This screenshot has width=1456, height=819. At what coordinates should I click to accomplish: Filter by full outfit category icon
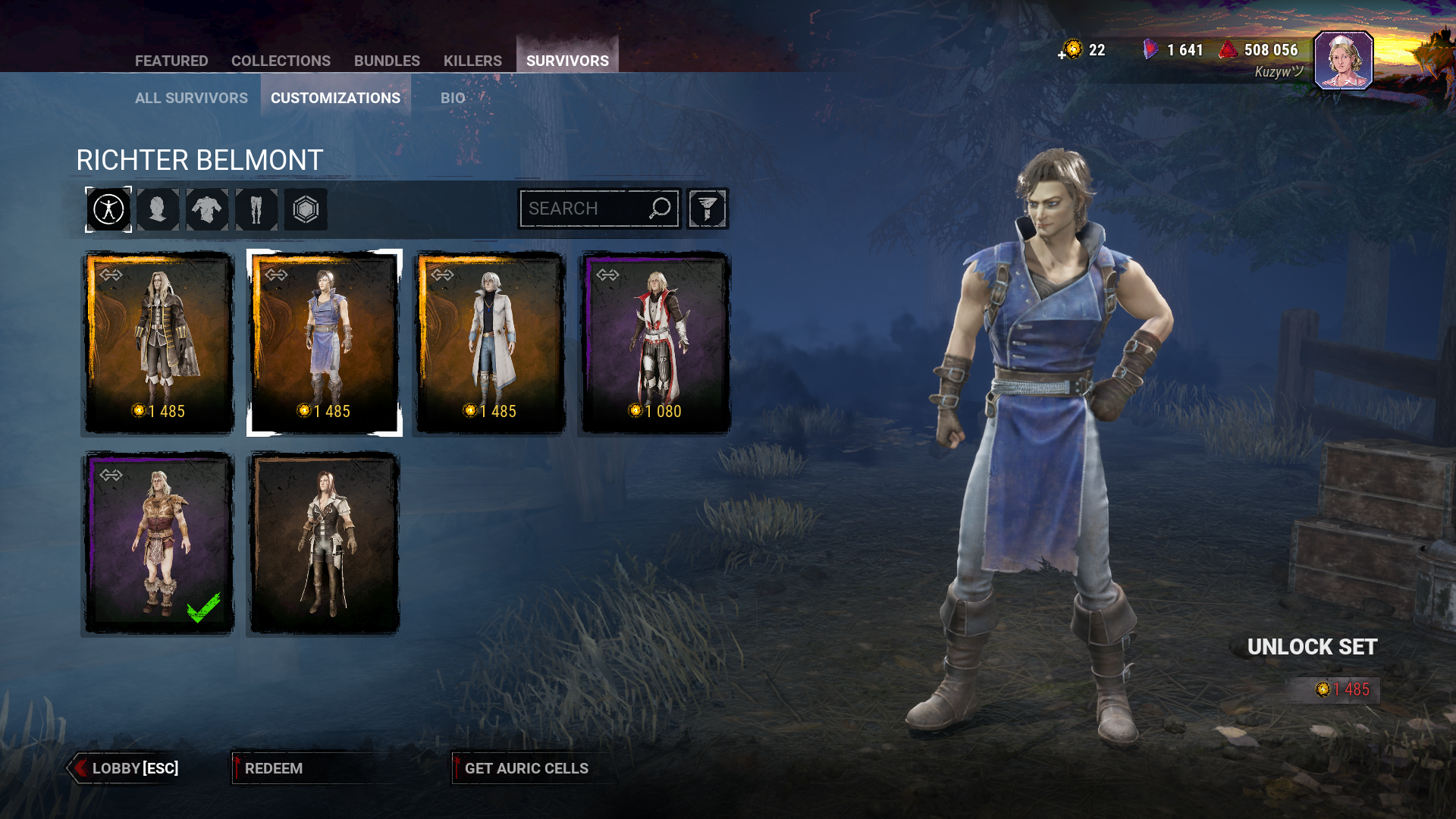click(x=108, y=209)
